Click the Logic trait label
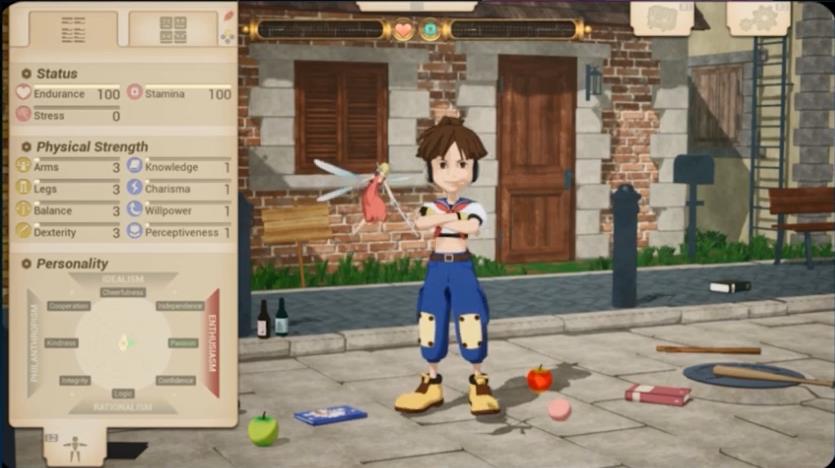 point(123,393)
